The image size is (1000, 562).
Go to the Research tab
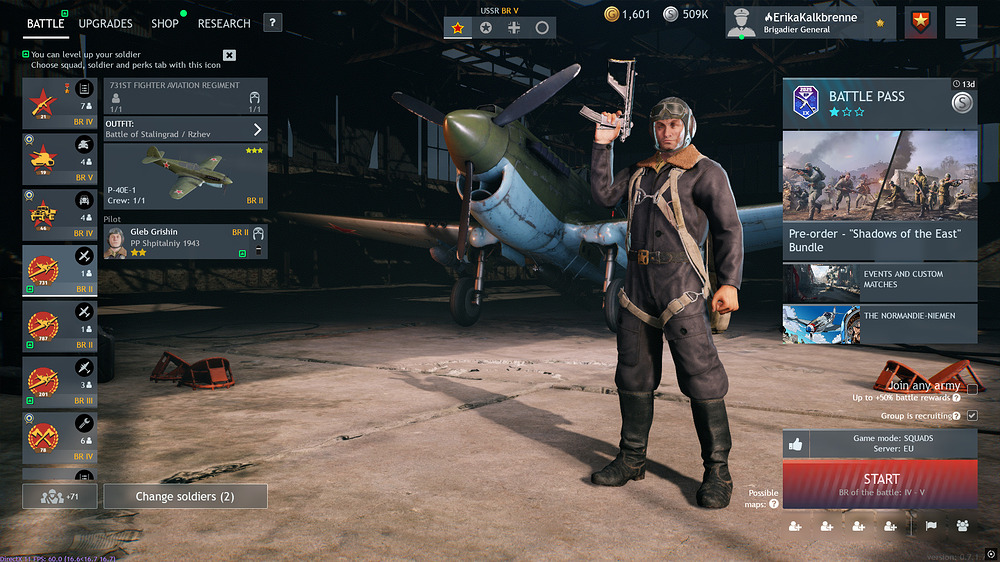(x=224, y=23)
